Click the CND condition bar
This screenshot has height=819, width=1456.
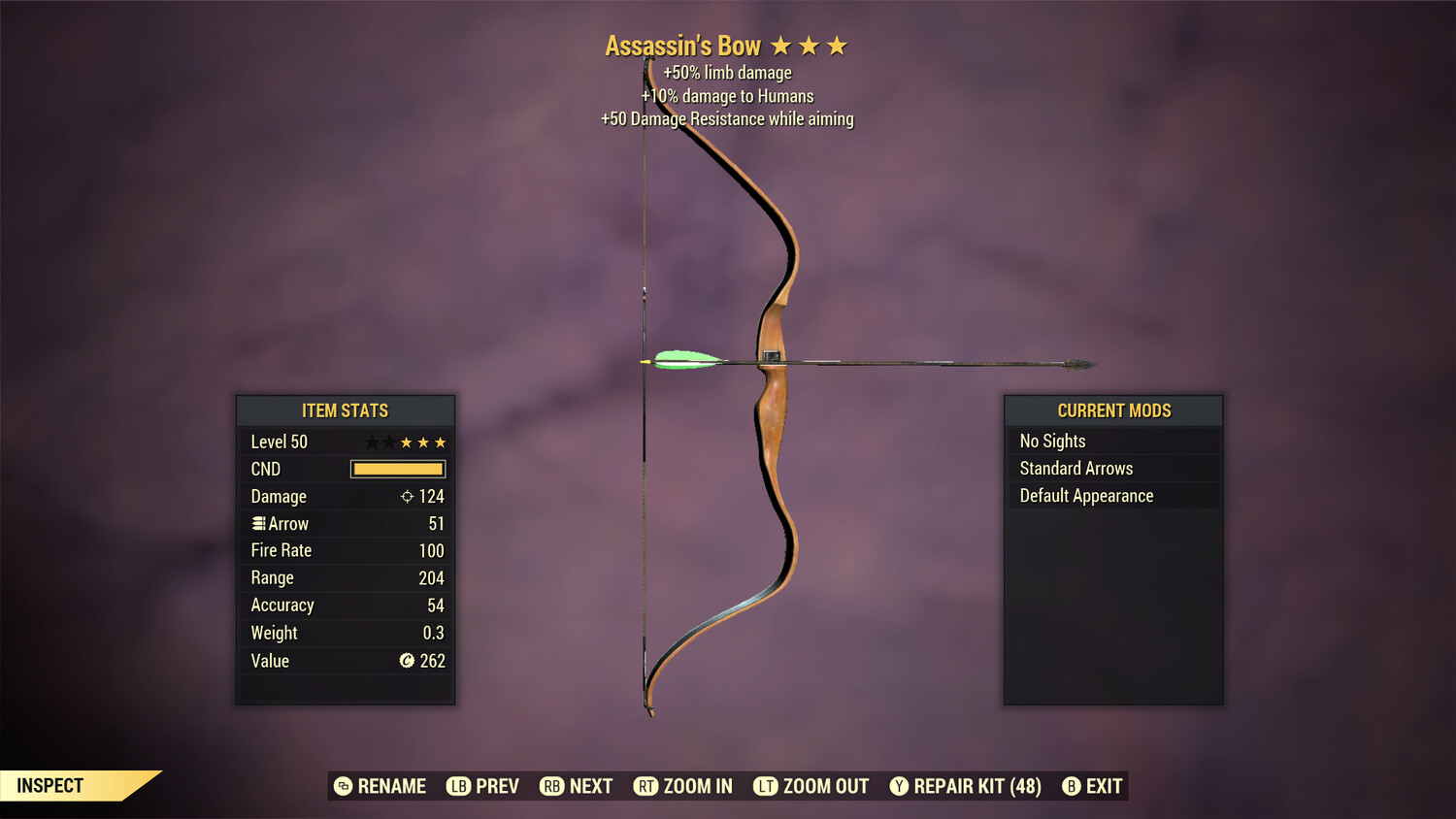pyautogui.click(x=397, y=469)
